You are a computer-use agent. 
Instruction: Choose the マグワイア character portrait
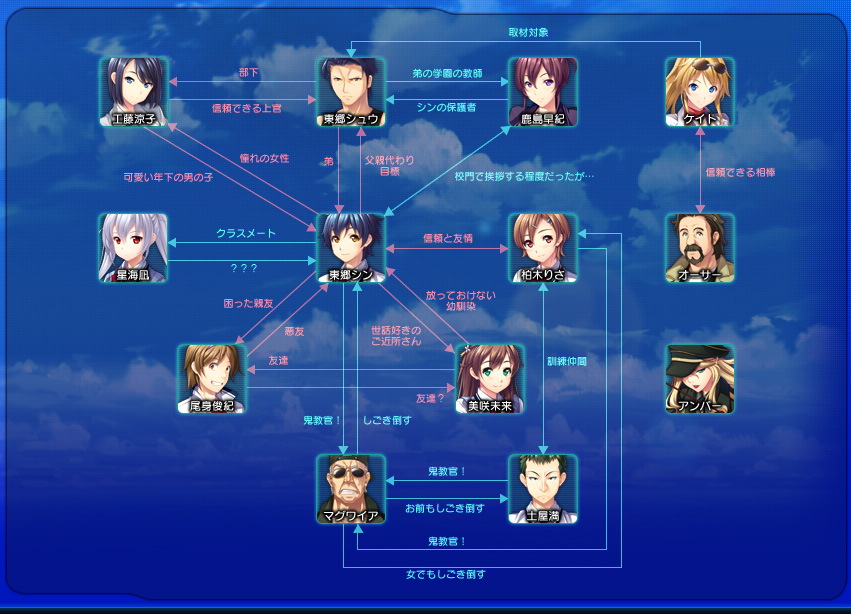point(351,489)
